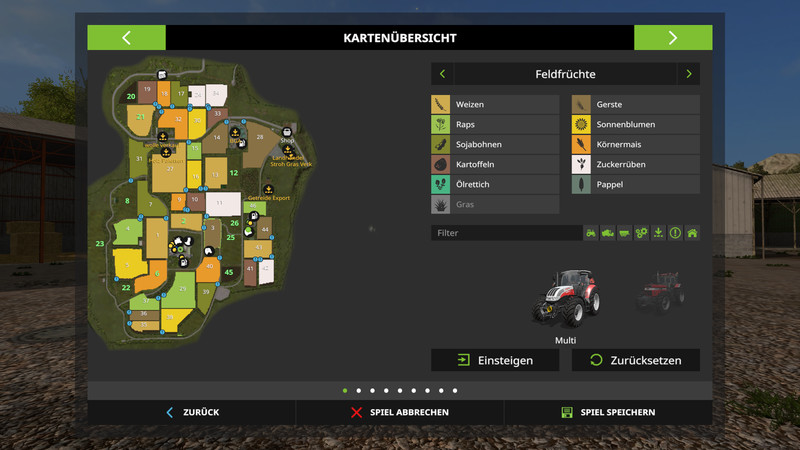Go to the previous menu page arrow
This screenshot has height=450, width=800.
pos(126,38)
